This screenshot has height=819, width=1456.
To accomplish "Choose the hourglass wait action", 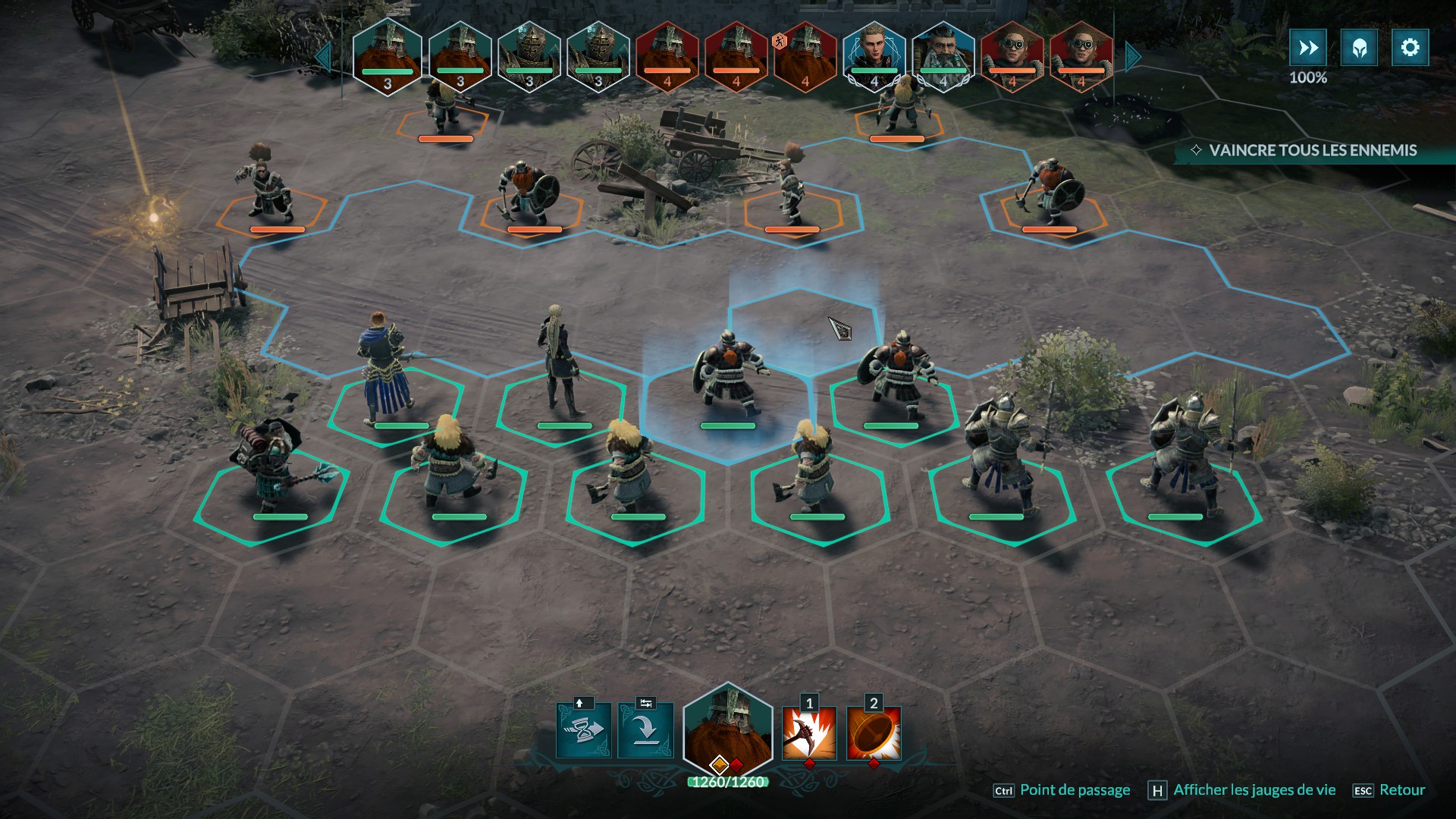I will pos(583,730).
